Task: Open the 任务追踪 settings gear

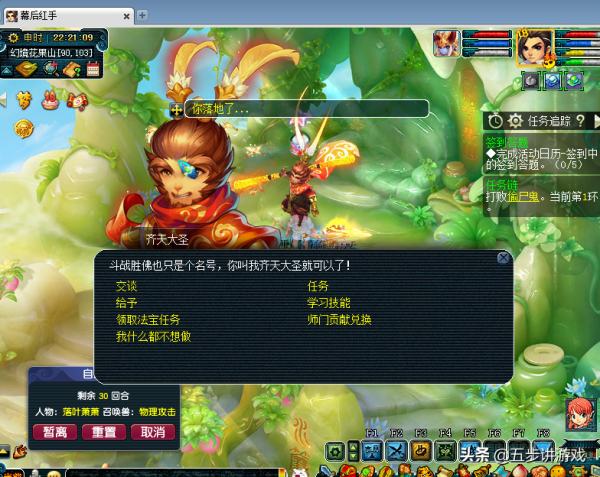Action: pos(515,121)
